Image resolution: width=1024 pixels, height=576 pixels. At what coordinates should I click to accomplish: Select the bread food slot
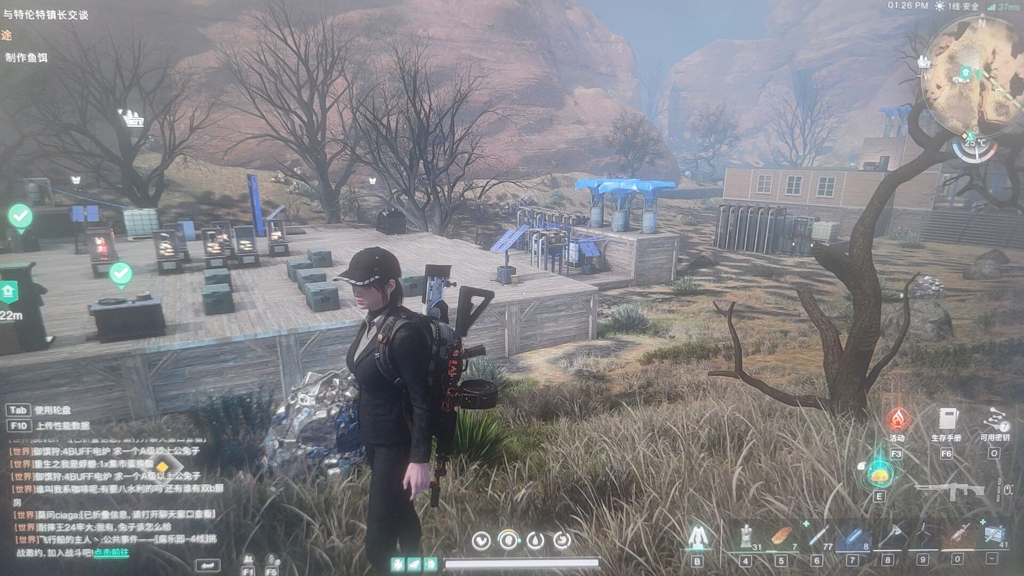(x=781, y=537)
